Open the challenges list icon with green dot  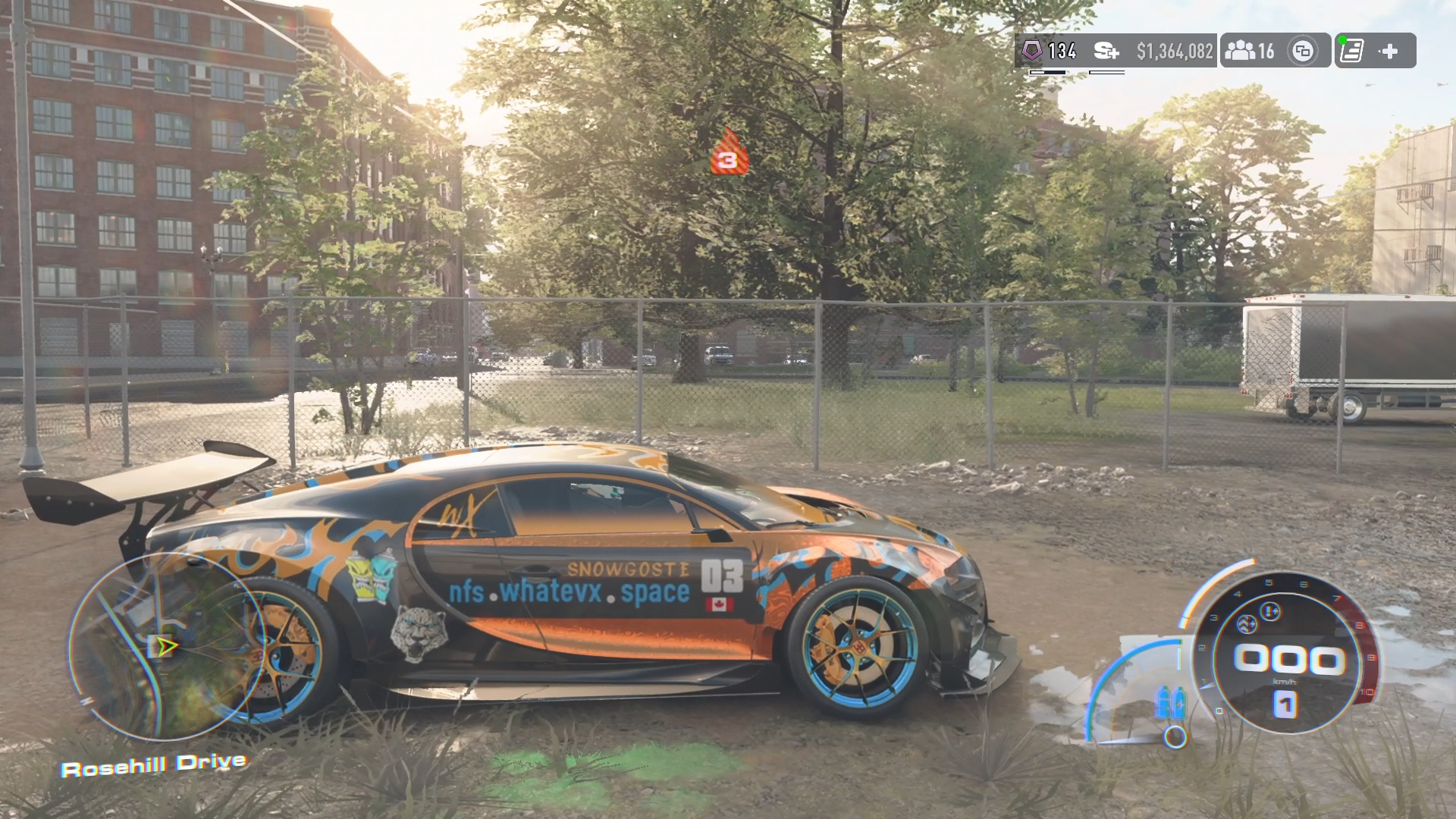tap(1351, 51)
